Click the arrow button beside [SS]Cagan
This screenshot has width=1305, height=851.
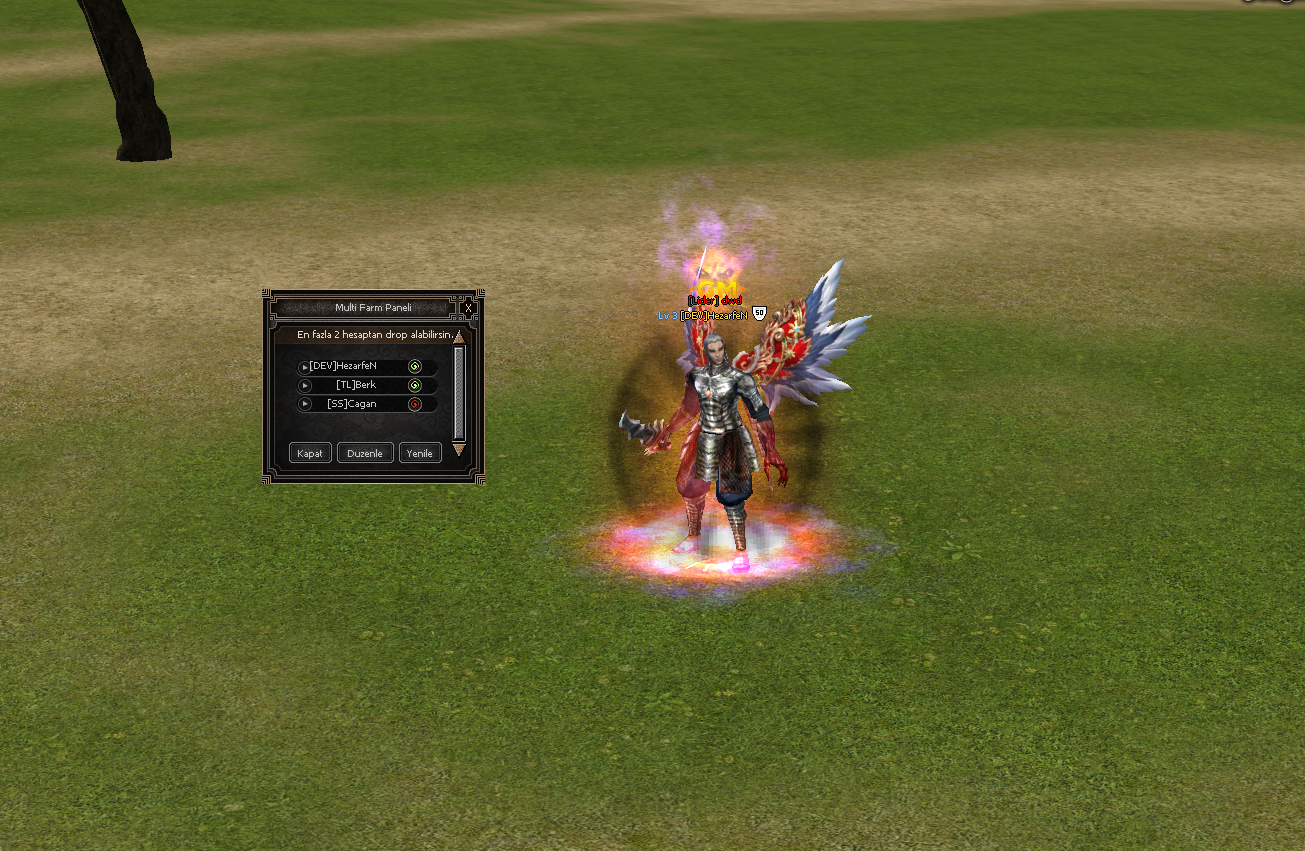(305, 404)
